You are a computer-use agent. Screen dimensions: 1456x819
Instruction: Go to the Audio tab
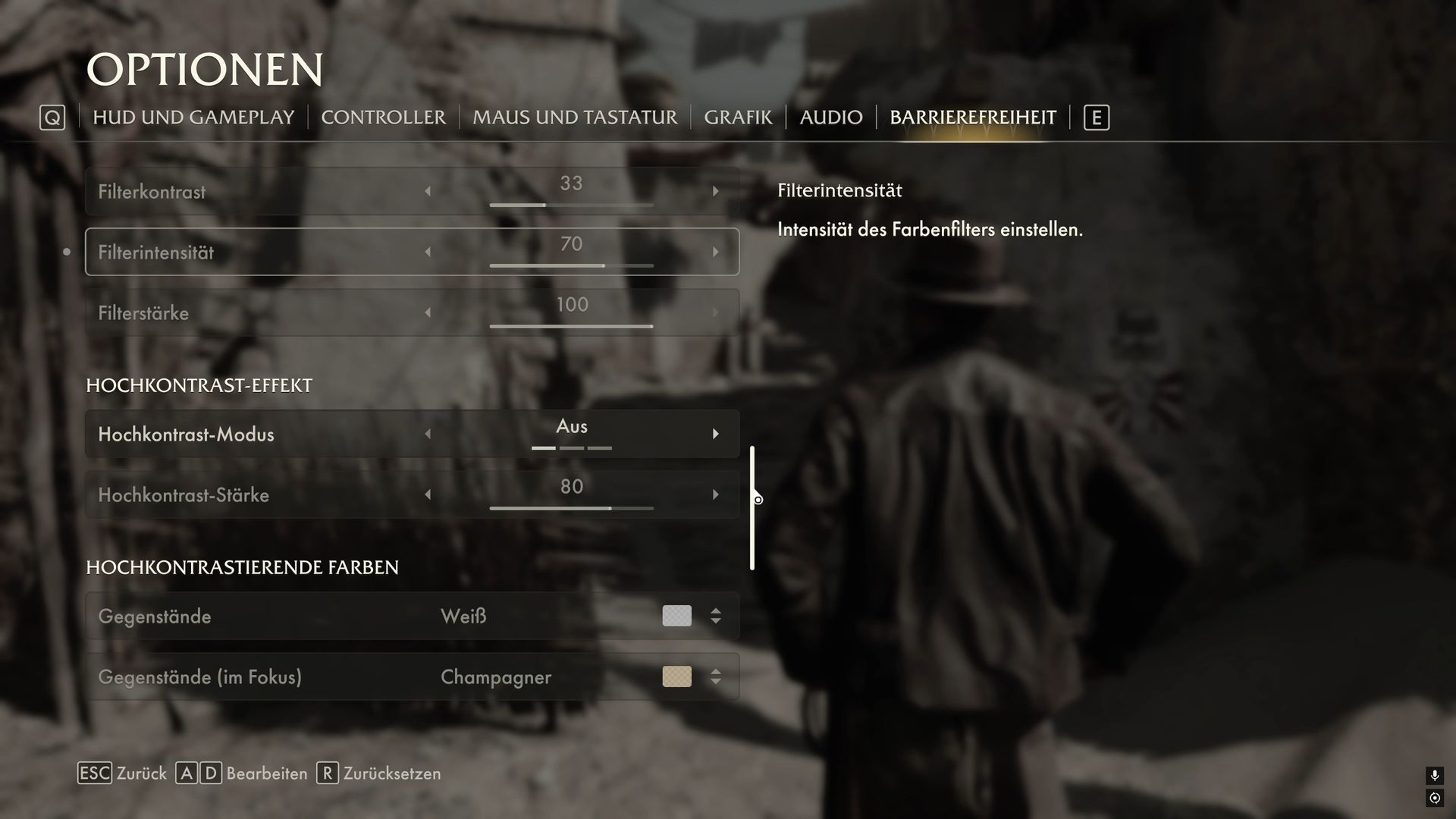tap(831, 118)
